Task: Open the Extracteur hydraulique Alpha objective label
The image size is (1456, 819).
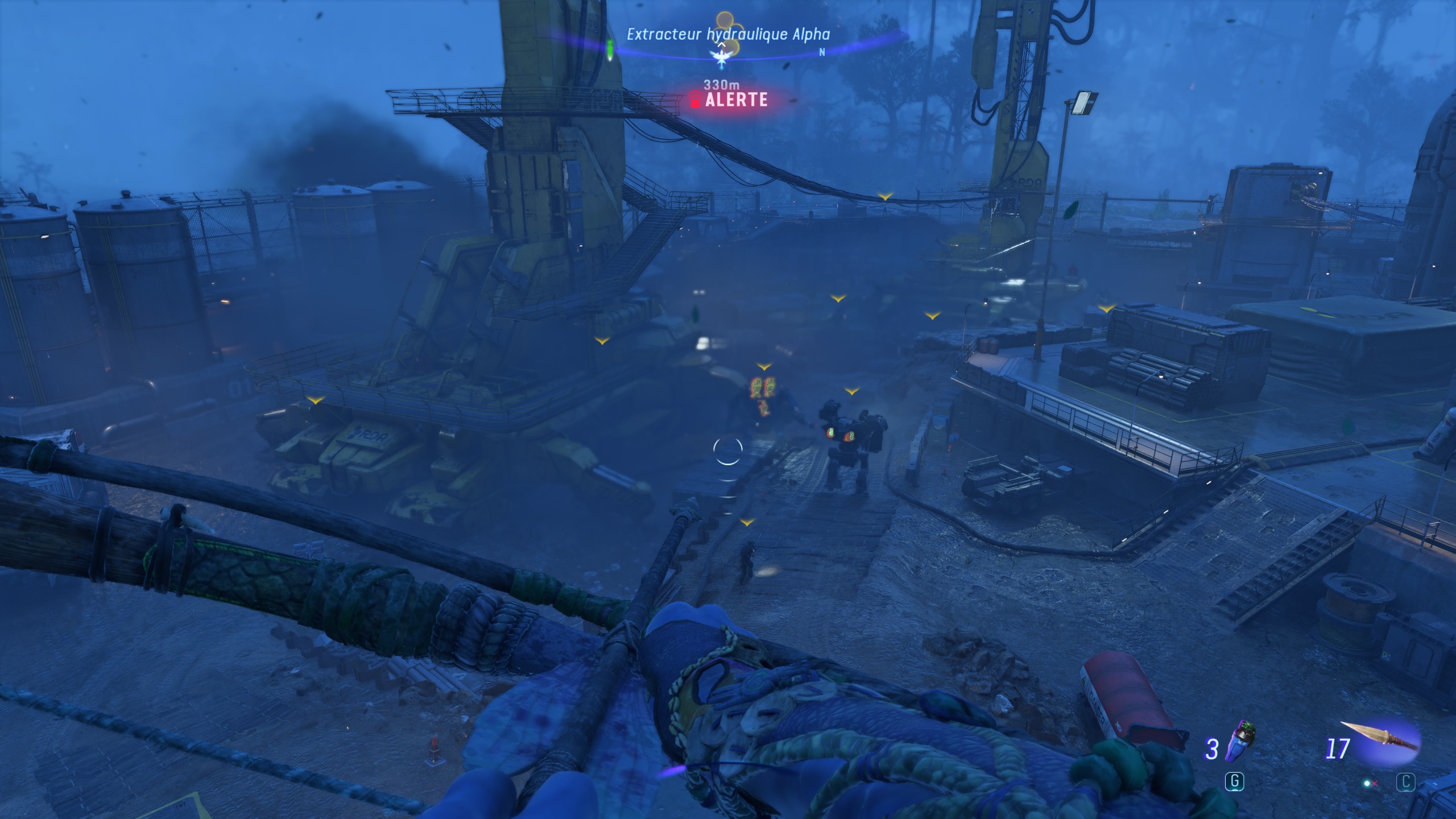Action: pyautogui.click(x=728, y=34)
